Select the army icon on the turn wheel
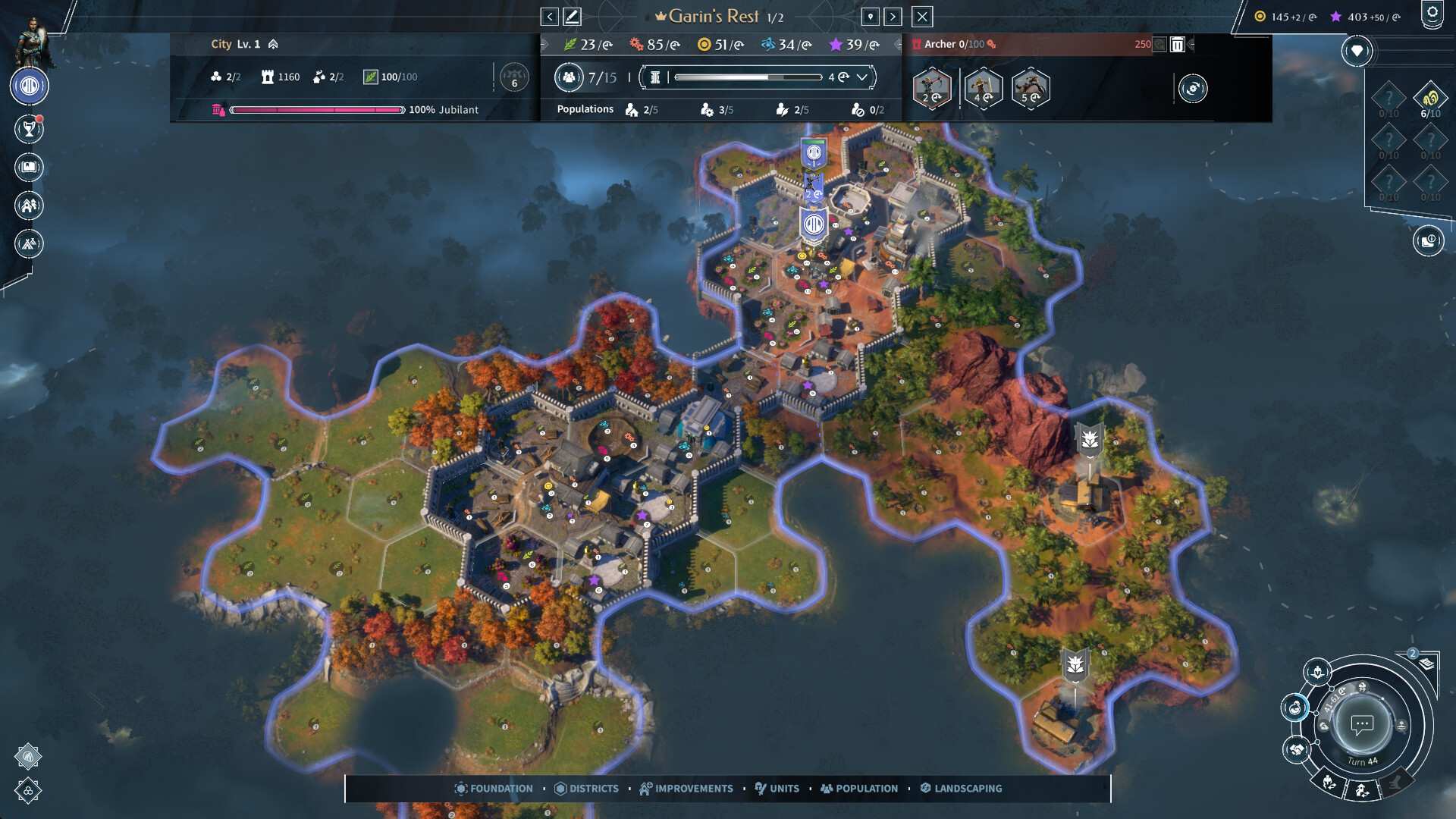Screen dimensions: 1456x819 tap(1317, 673)
